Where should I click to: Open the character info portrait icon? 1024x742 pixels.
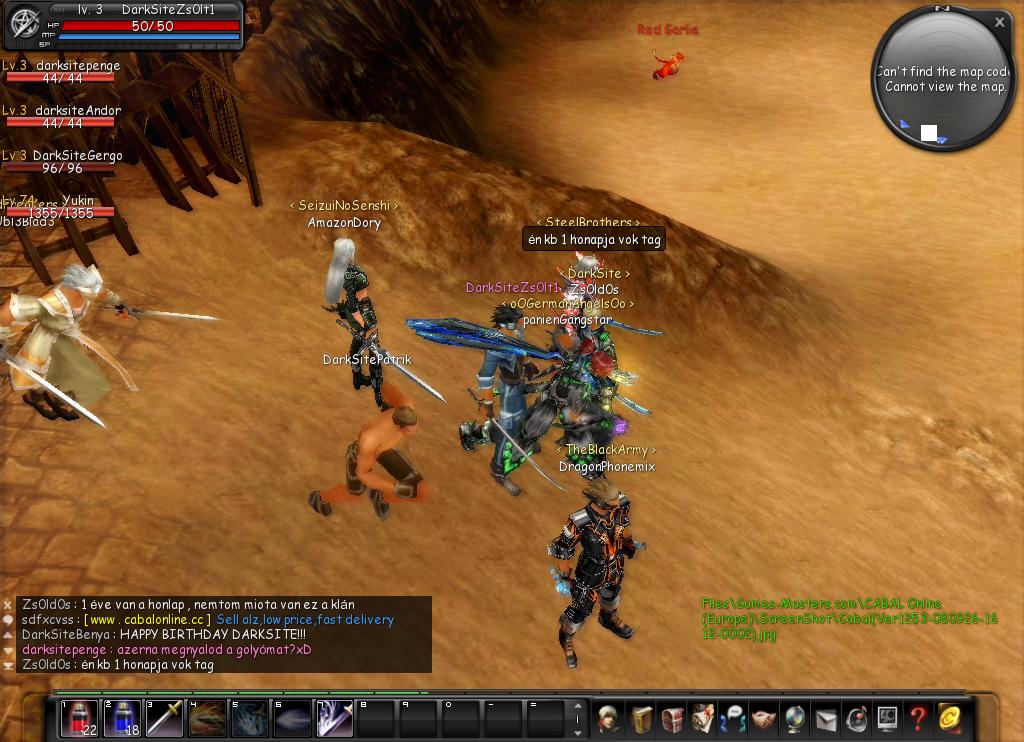tap(609, 719)
